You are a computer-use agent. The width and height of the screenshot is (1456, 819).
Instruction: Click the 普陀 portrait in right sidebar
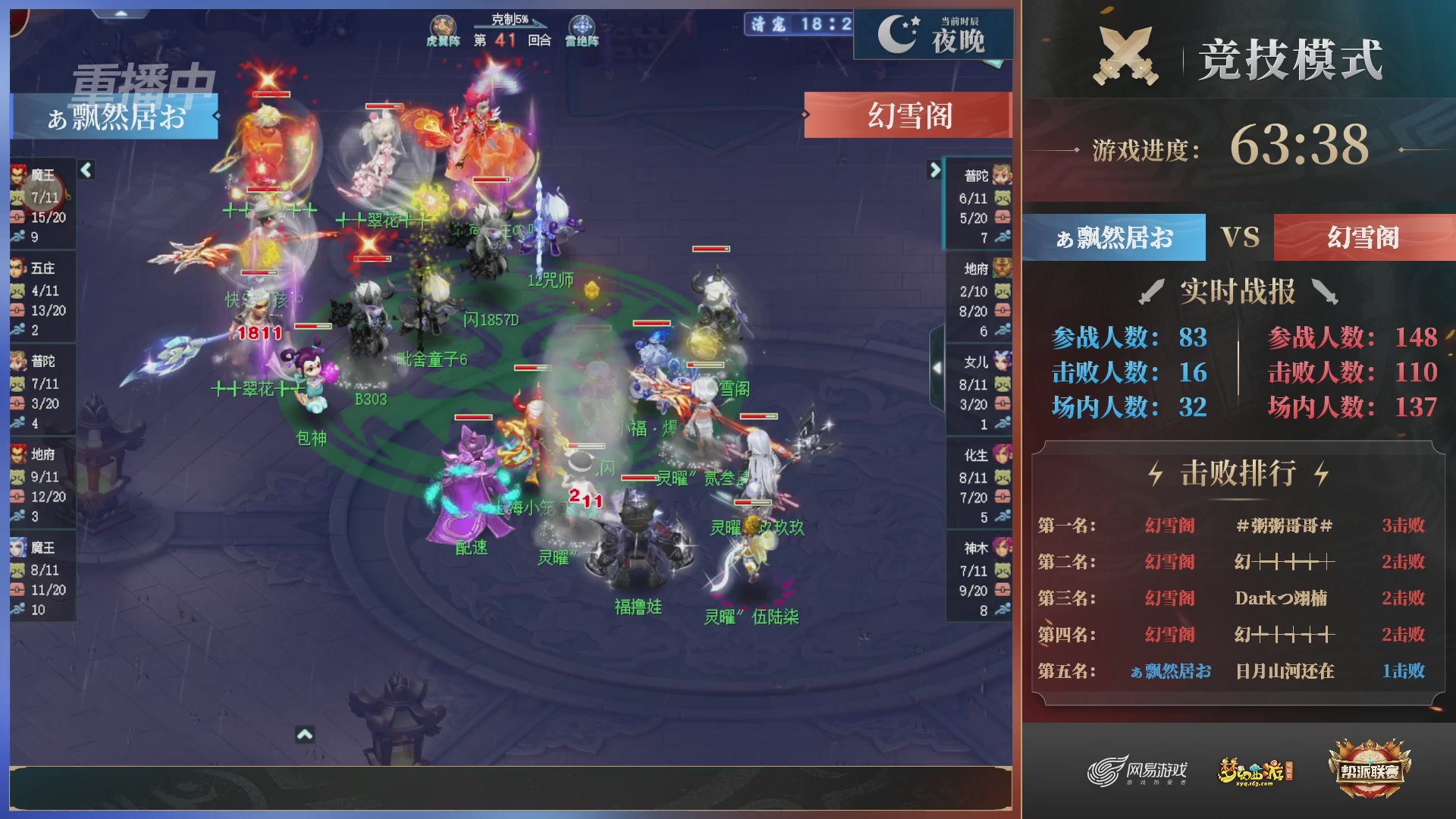(1003, 174)
